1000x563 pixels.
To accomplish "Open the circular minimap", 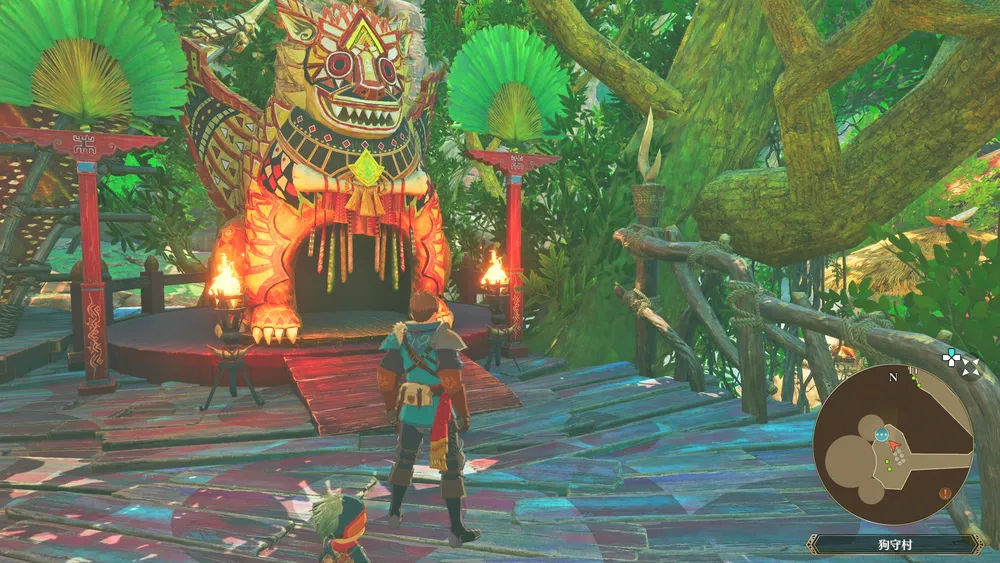I will pos(892,445).
